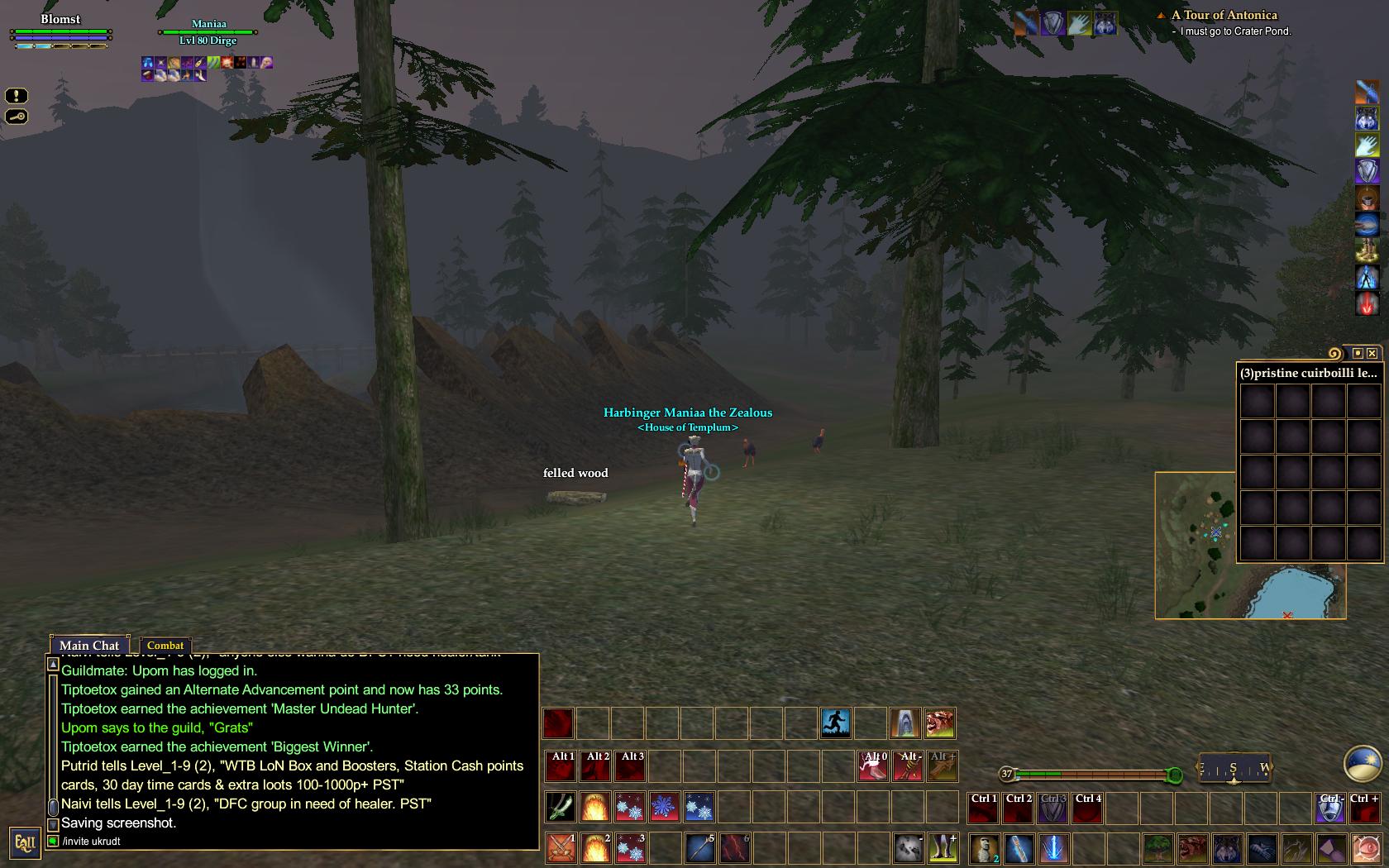1389x868 pixels.
Task: Cast the fire spell from the bottom hotbar
Action: pos(596,849)
